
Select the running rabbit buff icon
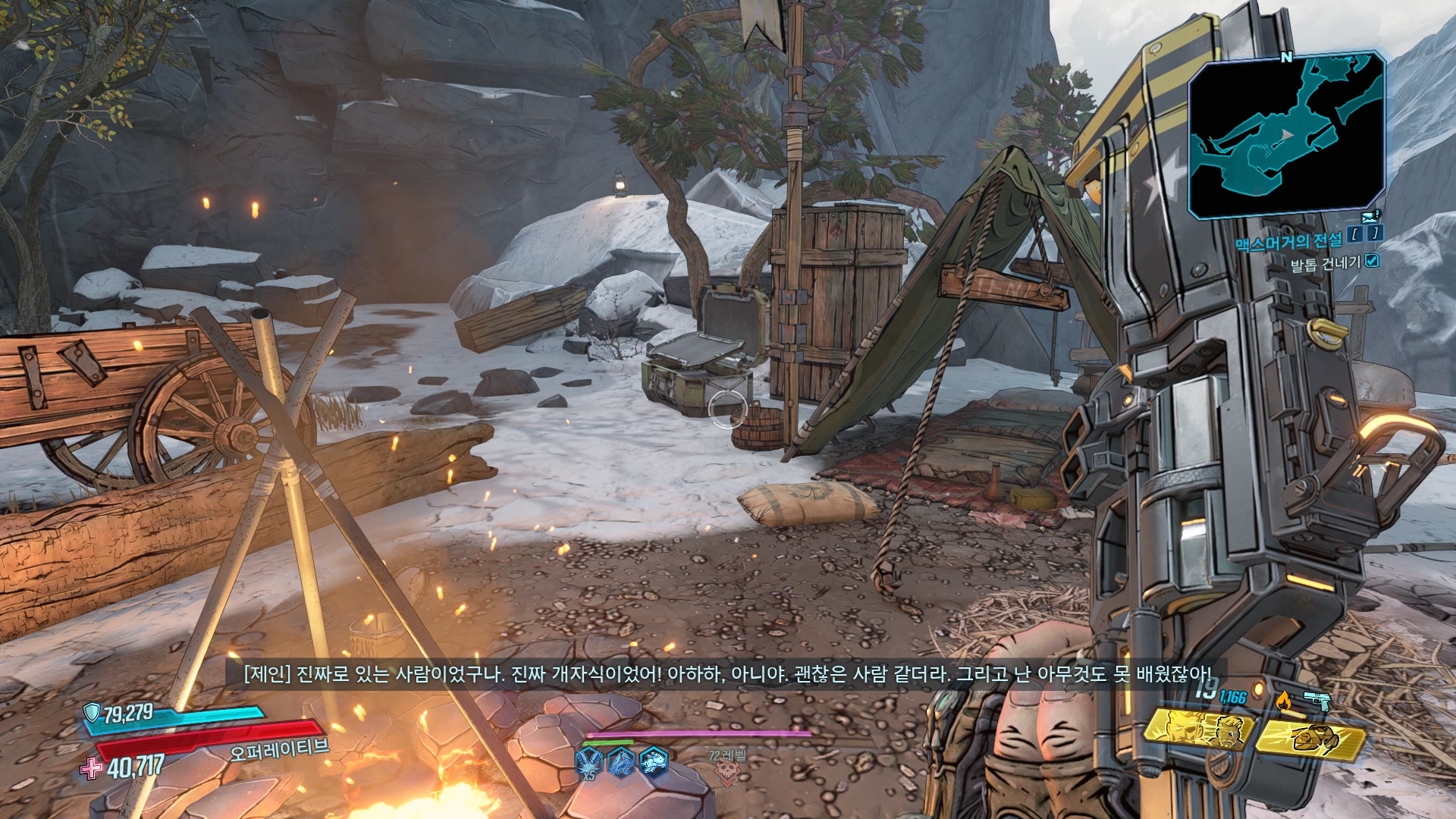pos(654,759)
